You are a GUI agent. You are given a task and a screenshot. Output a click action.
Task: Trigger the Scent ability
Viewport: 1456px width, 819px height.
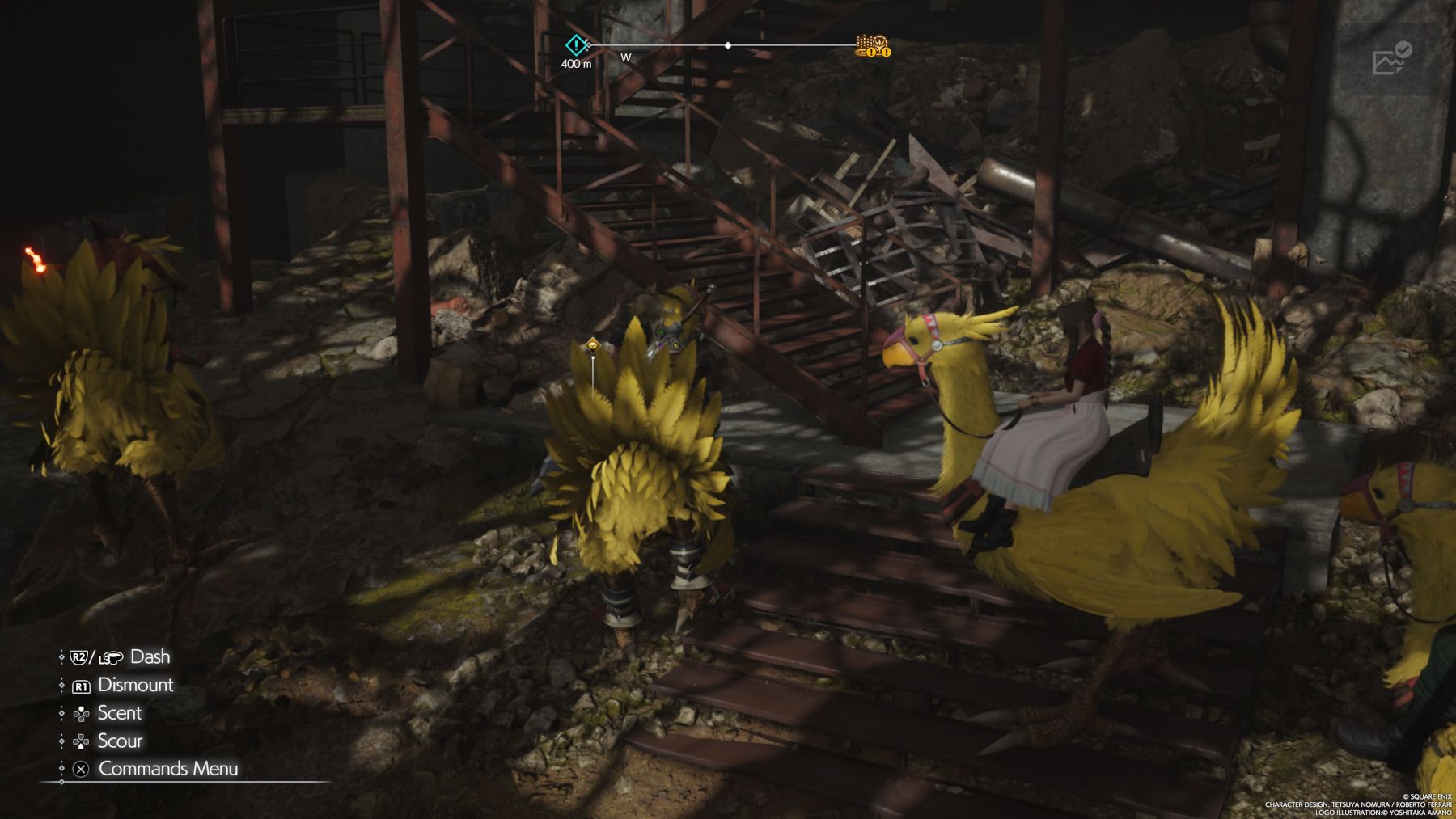pos(120,713)
